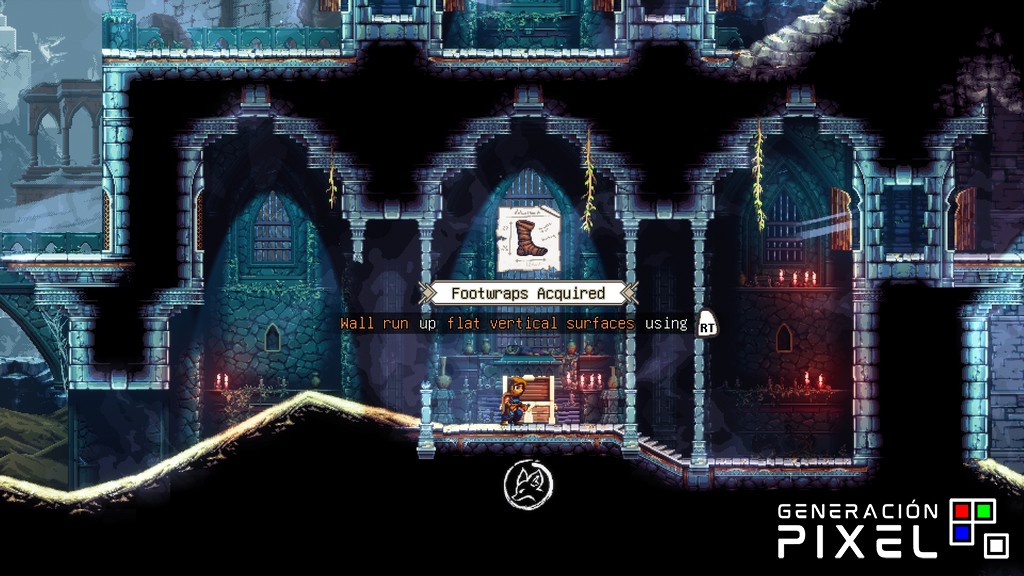The width and height of the screenshot is (1024, 576).
Task: Click the circular fox emblem icon
Action: [528, 486]
